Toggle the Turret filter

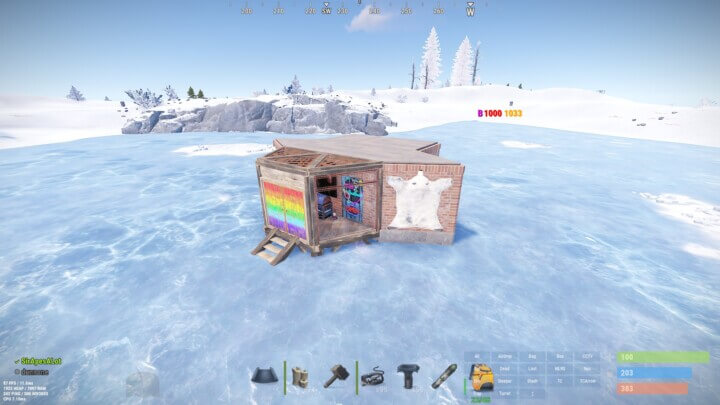tap(504, 393)
